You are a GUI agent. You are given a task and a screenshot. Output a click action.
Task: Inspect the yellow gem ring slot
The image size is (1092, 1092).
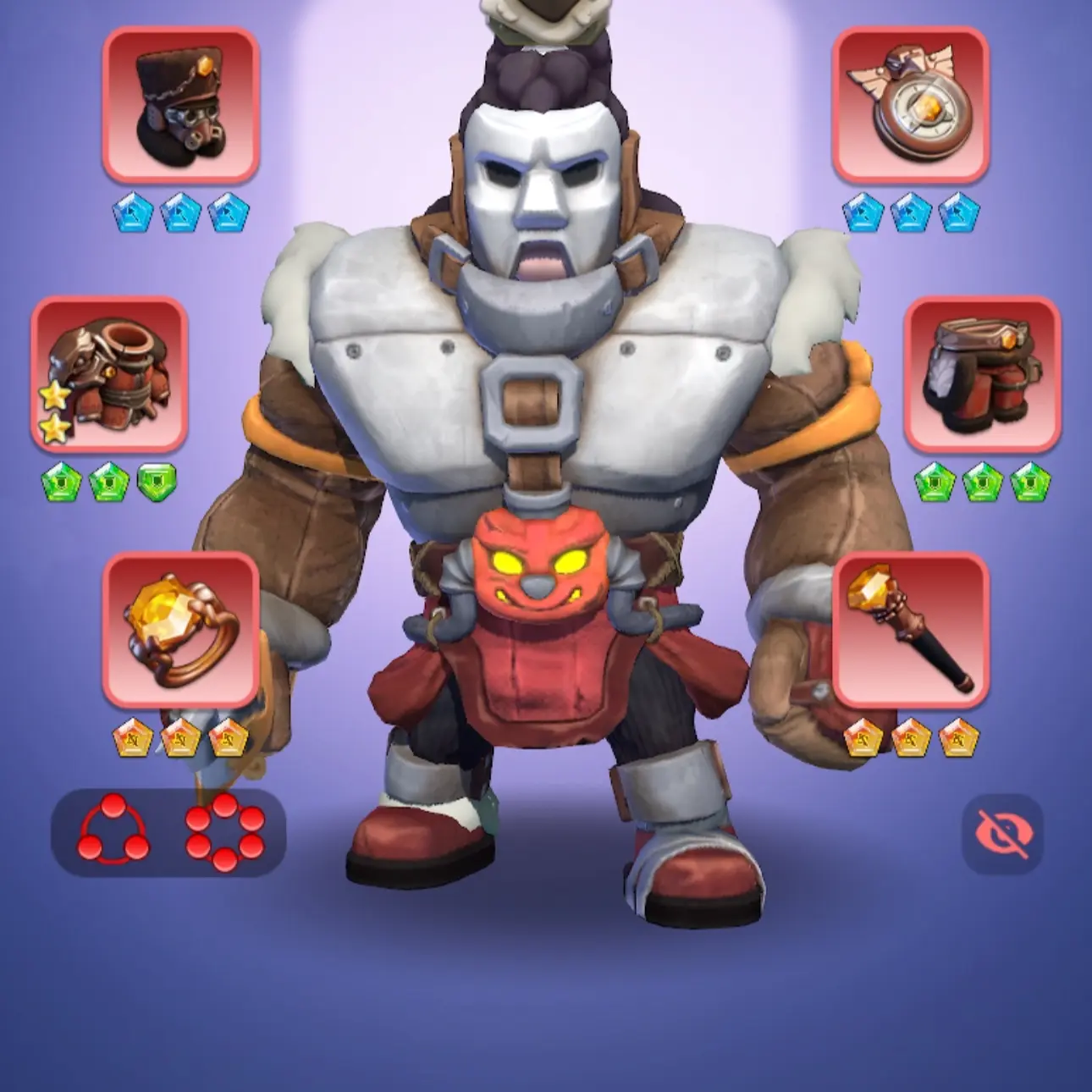click(x=180, y=631)
